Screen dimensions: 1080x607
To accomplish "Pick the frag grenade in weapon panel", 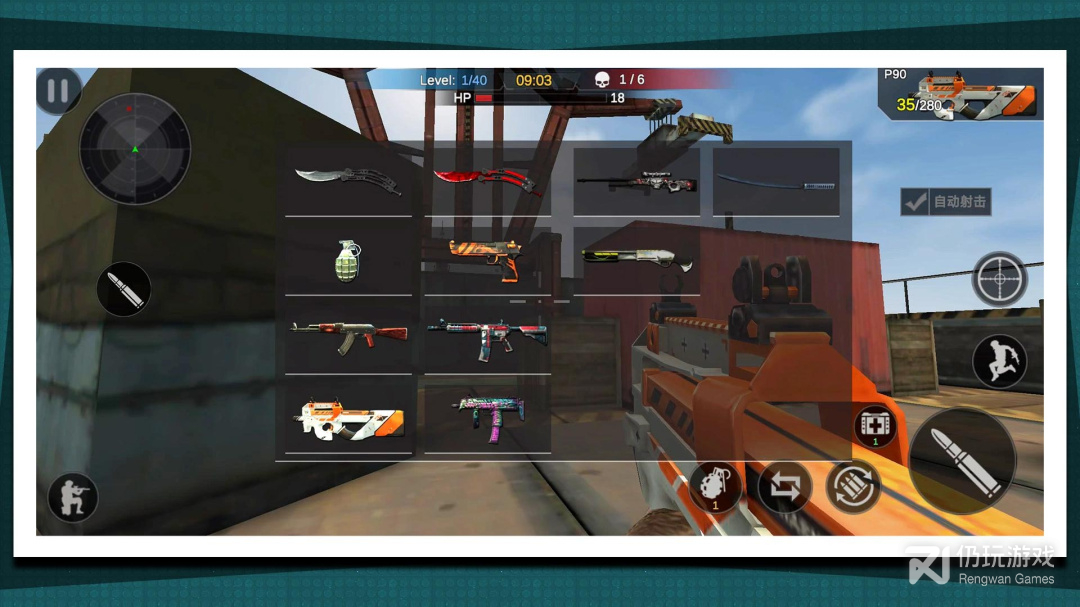I will (347, 260).
